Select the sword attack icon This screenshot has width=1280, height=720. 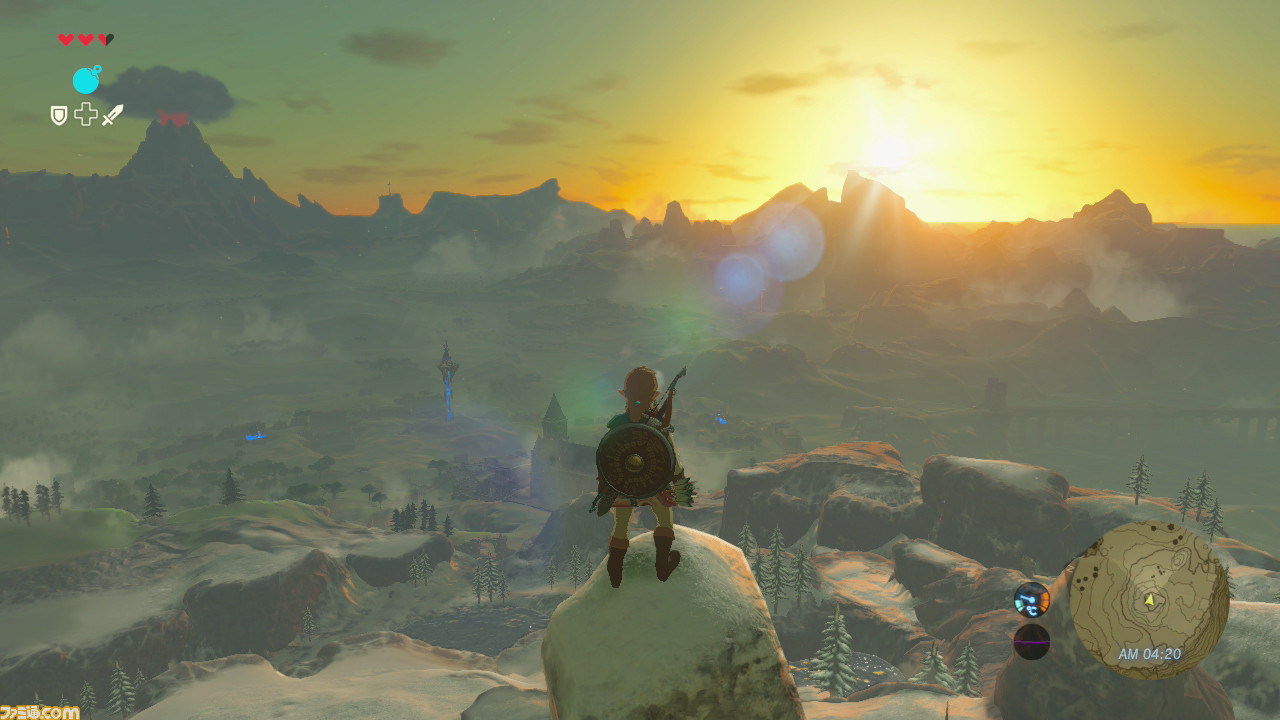click(x=113, y=113)
